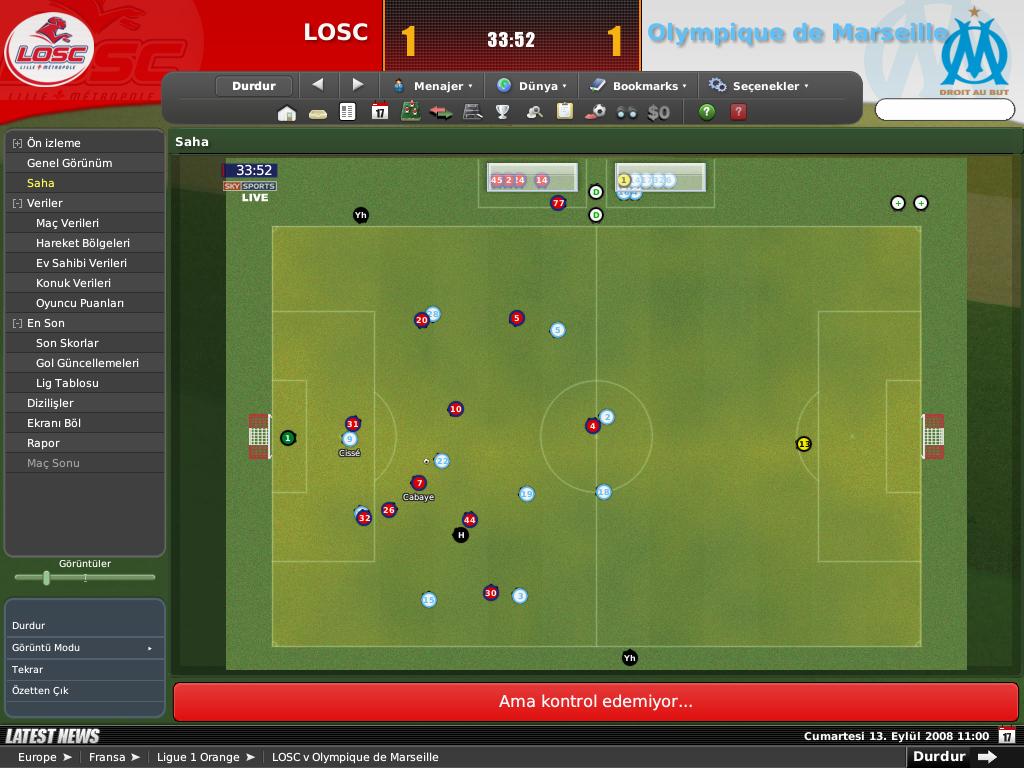
Task: Select Genel Görünüm in the side menu
Action: (x=69, y=163)
